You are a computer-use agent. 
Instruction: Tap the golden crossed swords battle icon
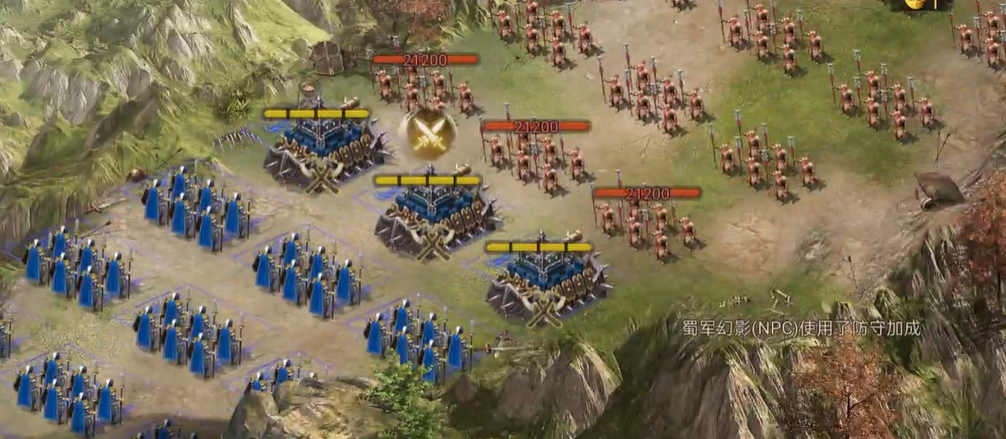click(x=427, y=133)
